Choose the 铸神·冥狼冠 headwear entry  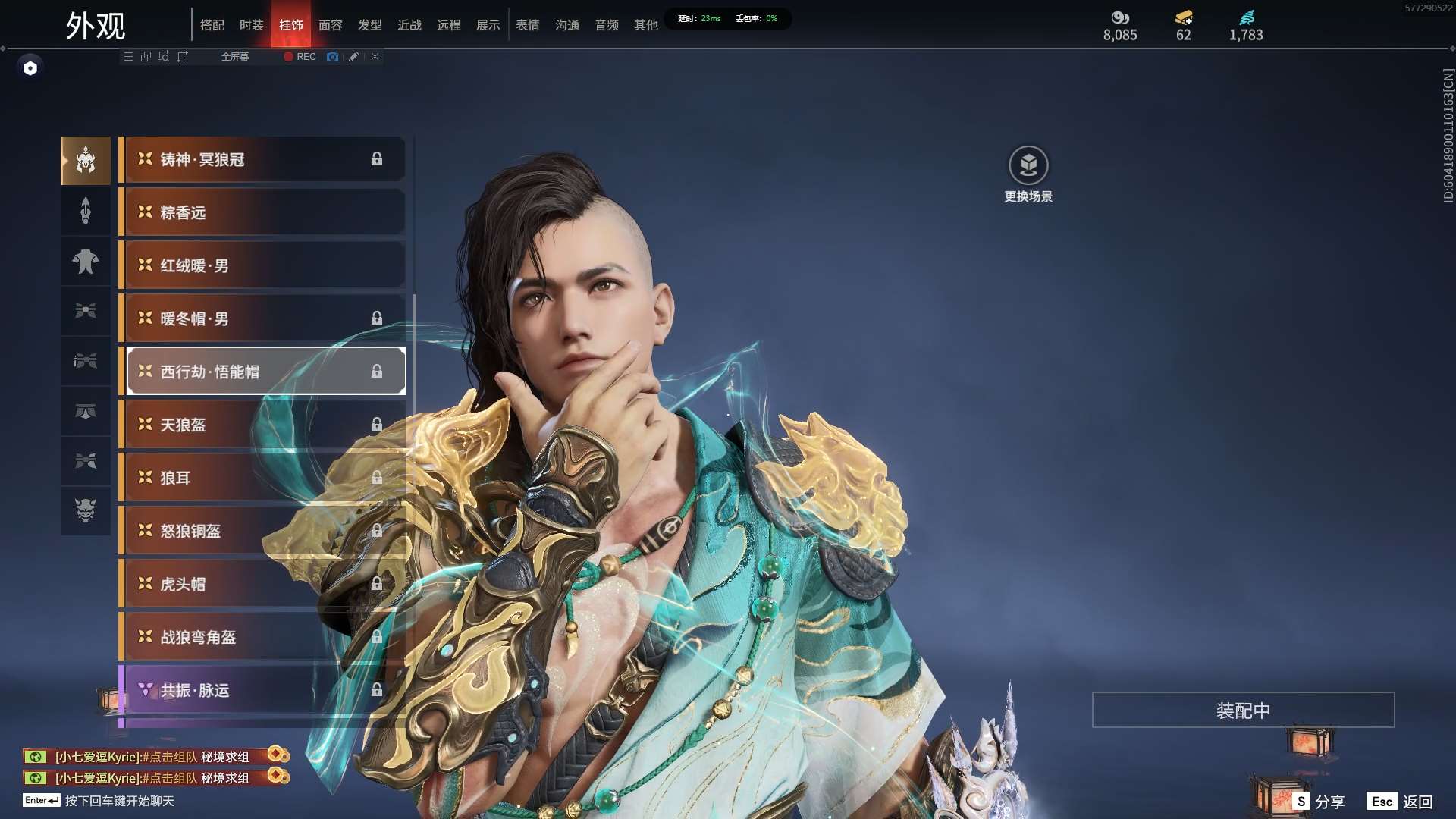tap(262, 159)
